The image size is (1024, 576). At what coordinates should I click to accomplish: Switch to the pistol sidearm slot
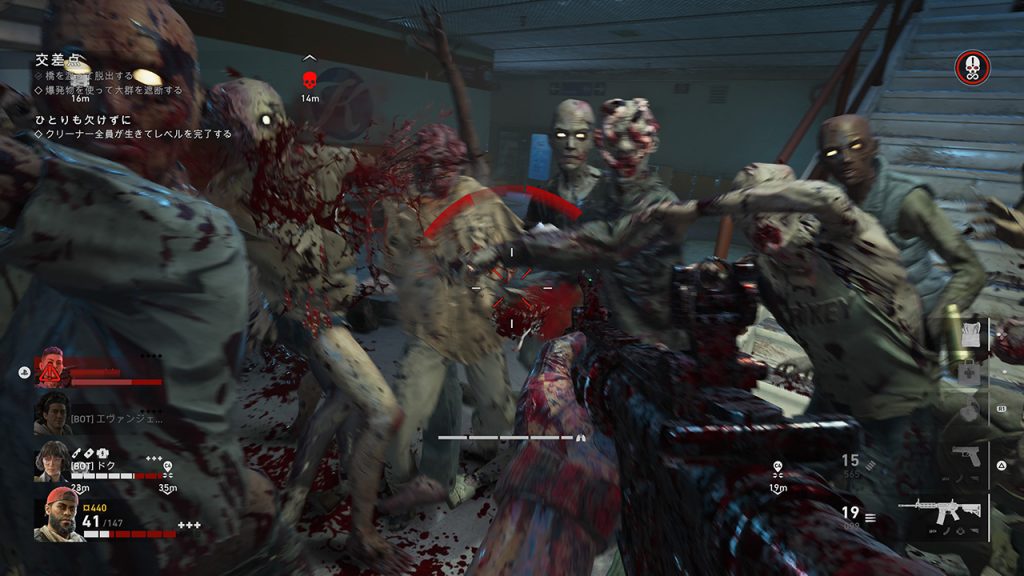point(965,456)
